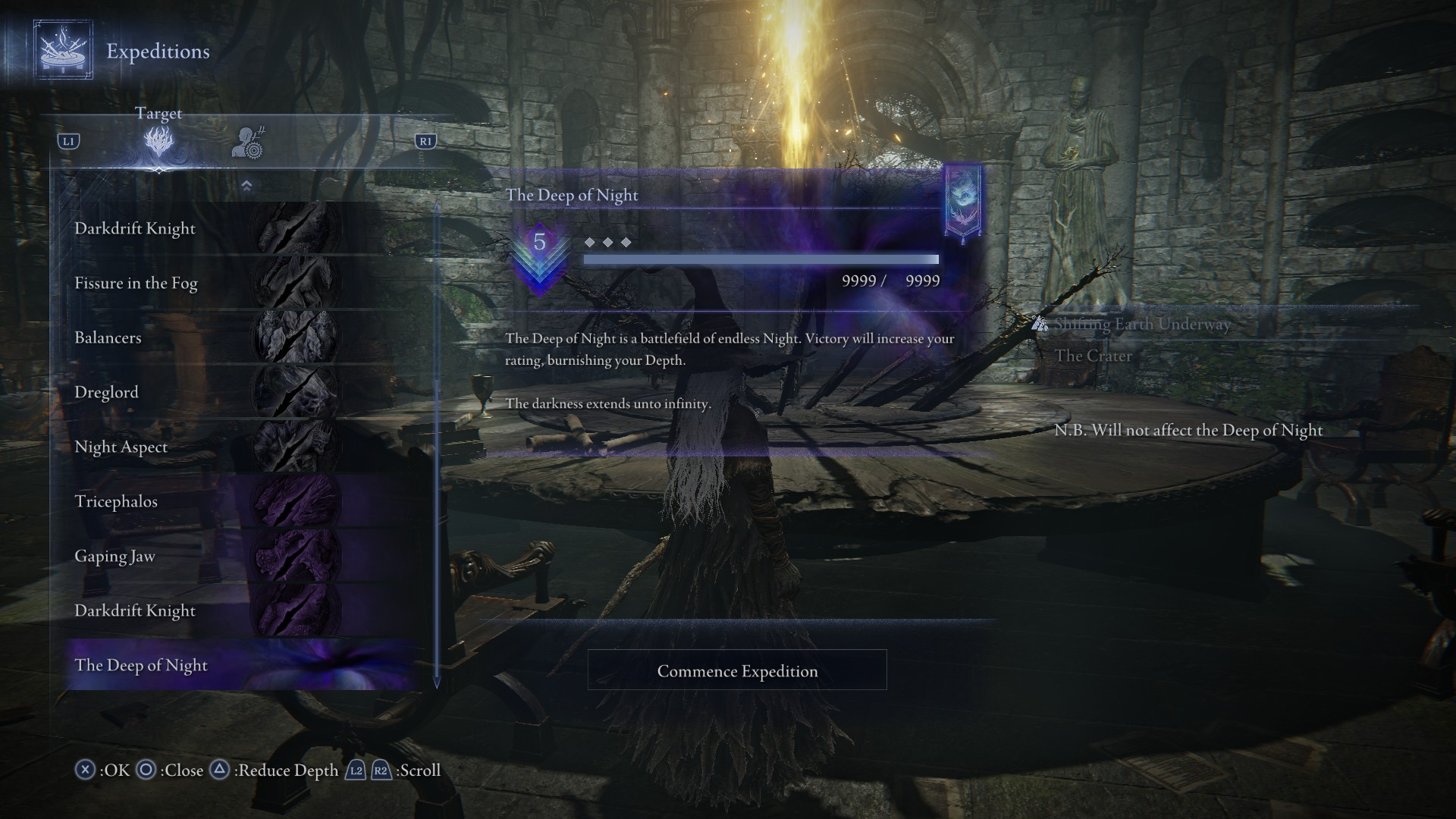Image resolution: width=1456 pixels, height=819 pixels.
Task: Click the scroll-up arrow above the target list
Action: (246, 186)
